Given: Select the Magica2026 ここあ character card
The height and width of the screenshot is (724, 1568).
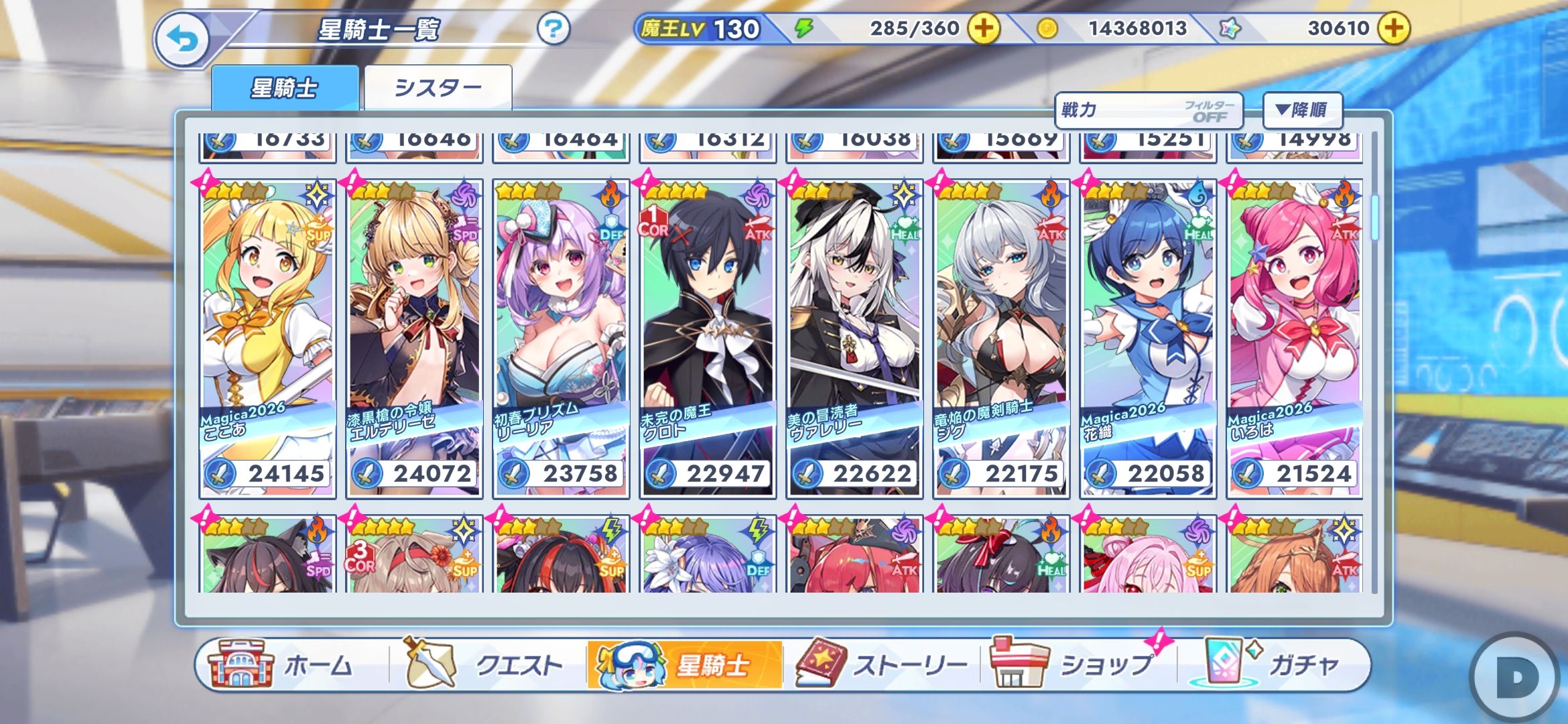Looking at the screenshot, I should point(267,339).
